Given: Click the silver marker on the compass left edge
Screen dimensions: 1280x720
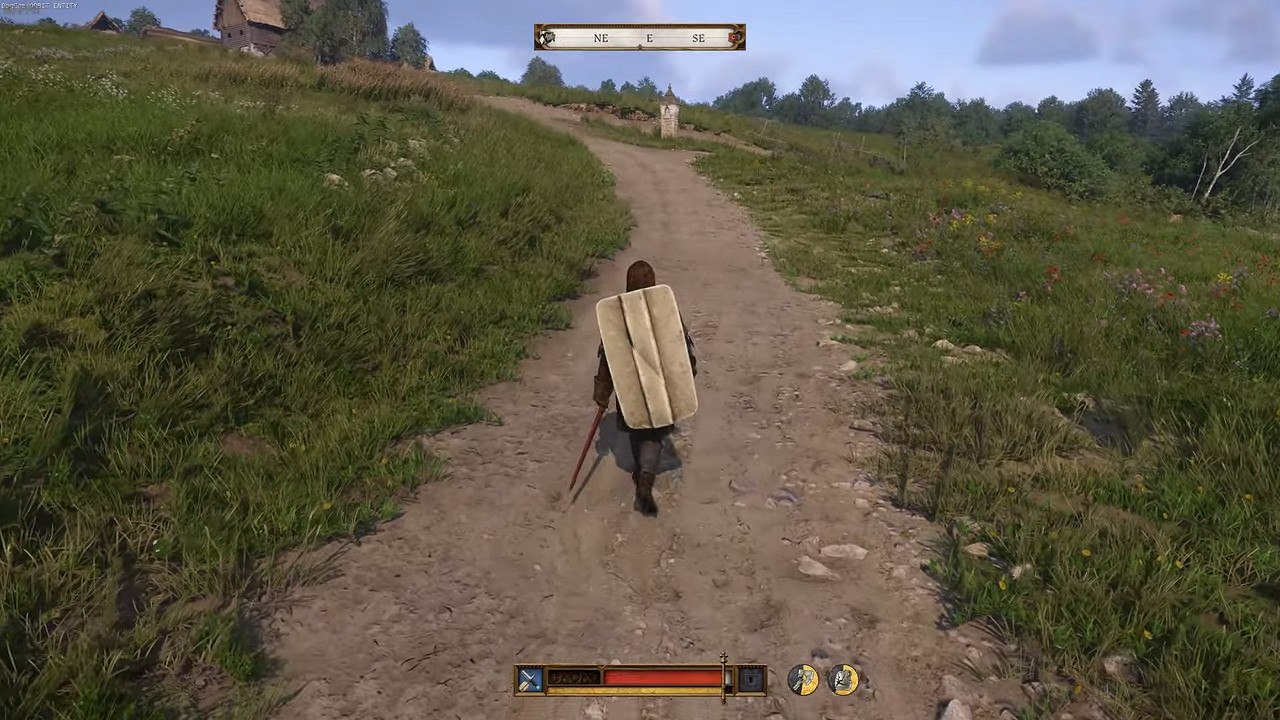Looking at the screenshot, I should pyautogui.click(x=547, y=37).
